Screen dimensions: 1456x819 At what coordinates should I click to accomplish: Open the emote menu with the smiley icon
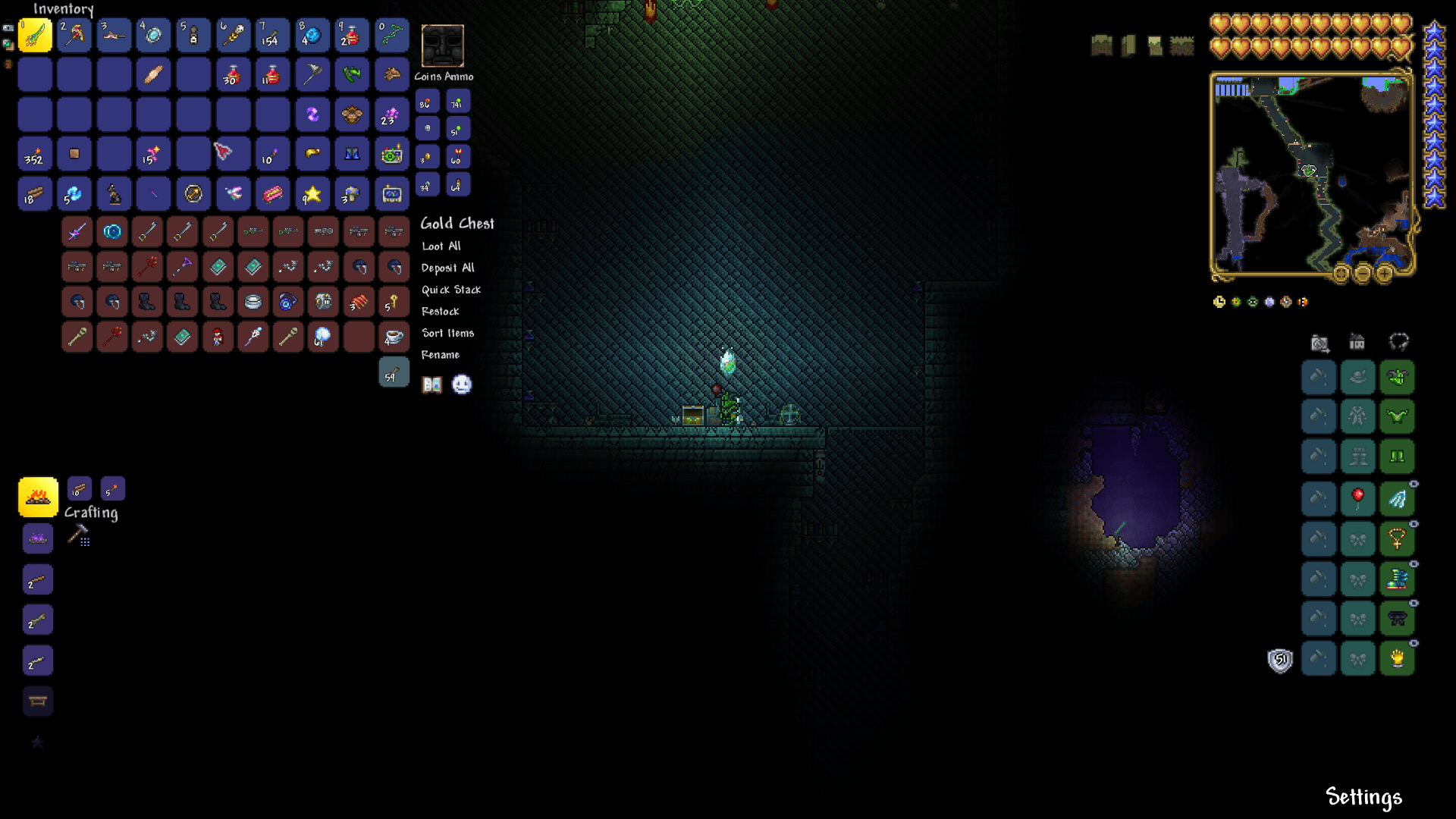[463, 384]
